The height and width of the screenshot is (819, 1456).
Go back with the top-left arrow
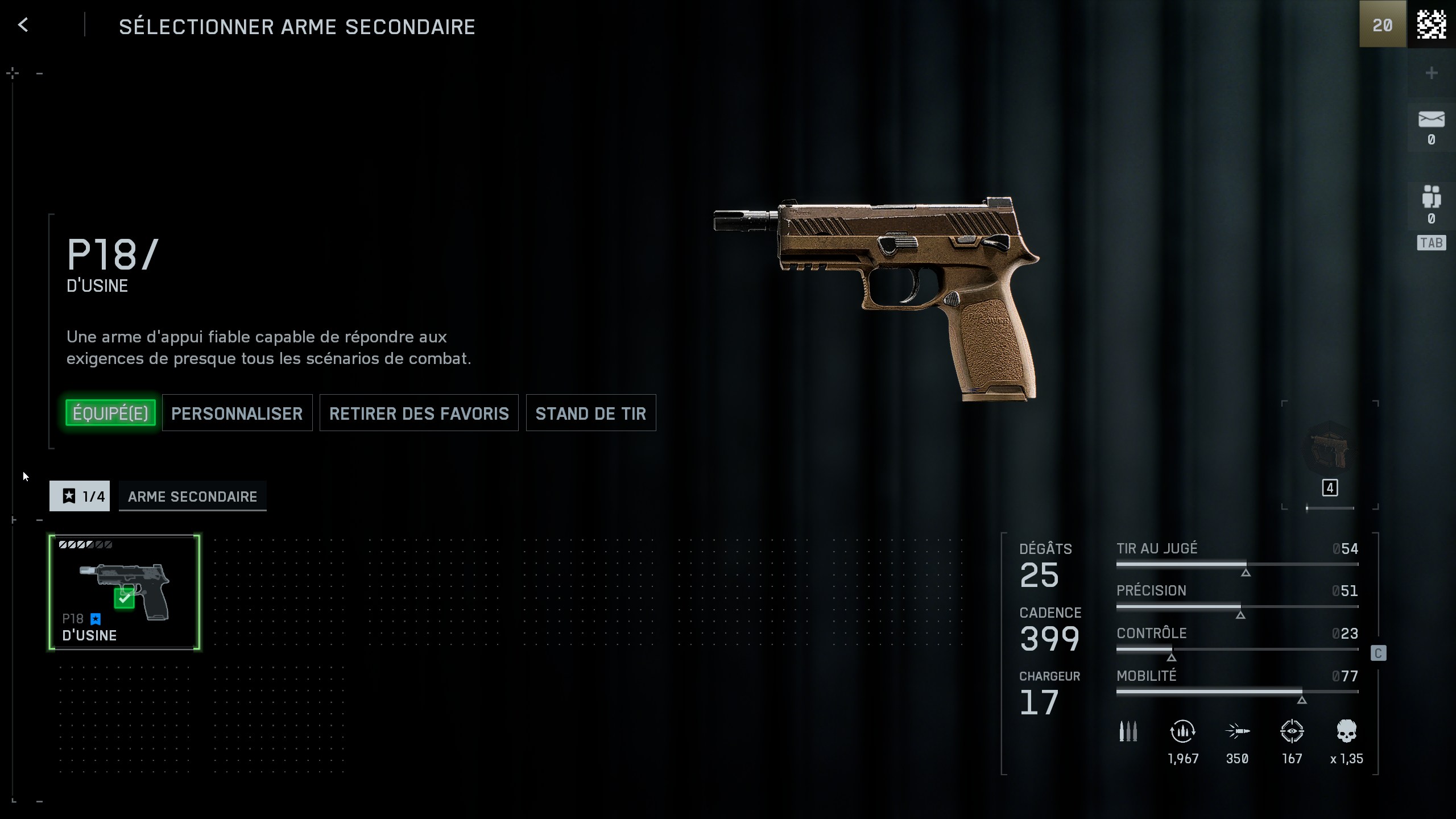pyautogui.click(x=23, y=25)
